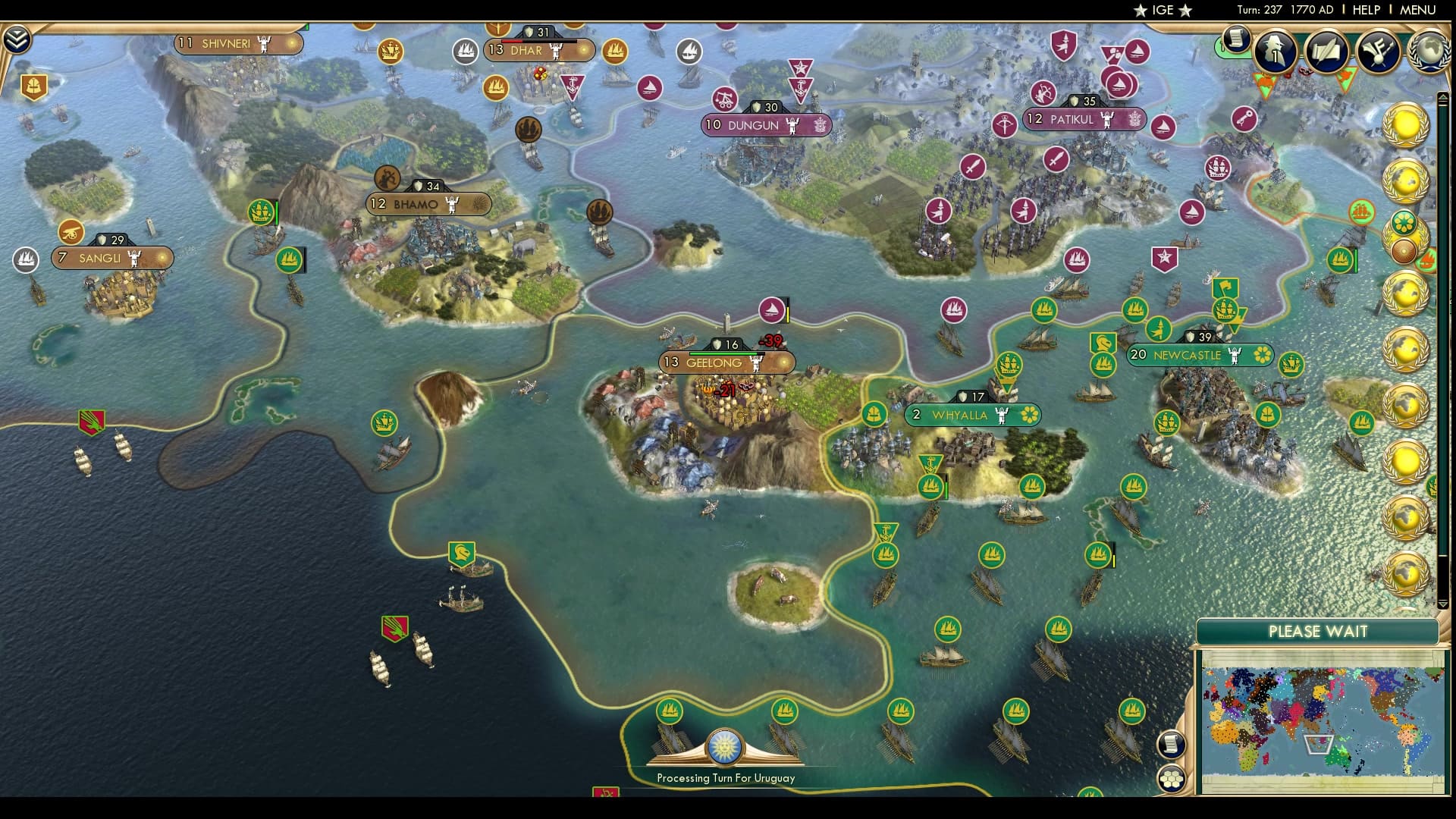Click the scroll icon beside the minimap
The width and height of the screenshot is (1456, 819).
coord(1172,743)
